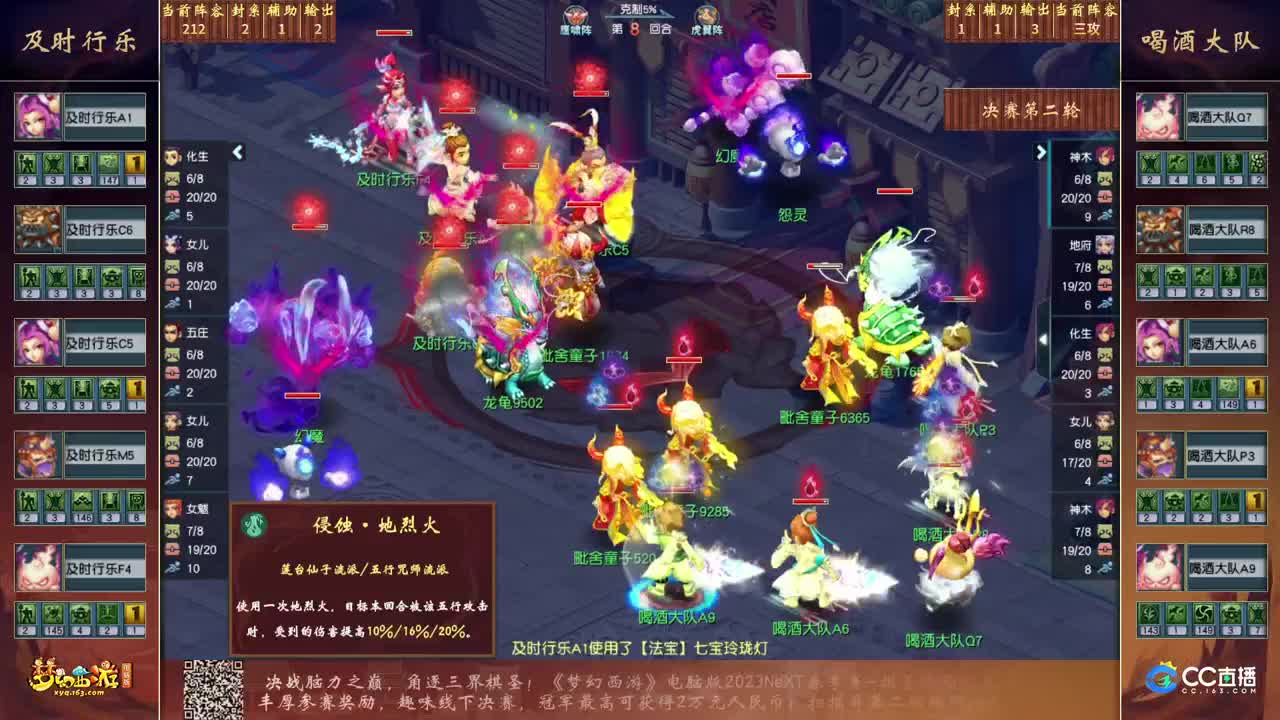
Task: Click the 地府 character head icon in right panel
Action: tap(1104, 246)
